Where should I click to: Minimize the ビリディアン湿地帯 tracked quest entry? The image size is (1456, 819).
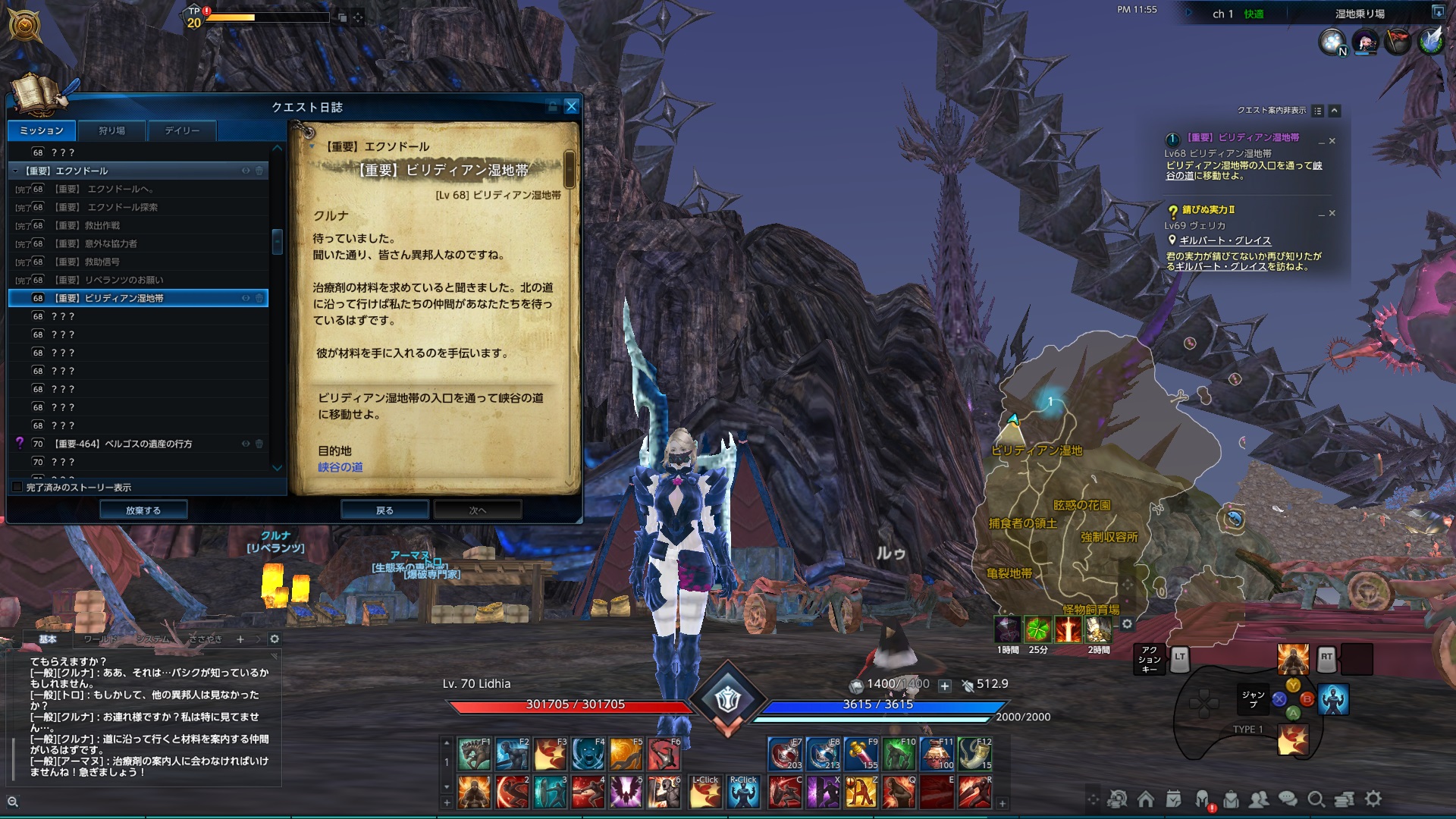click(x=1321, y=143)
